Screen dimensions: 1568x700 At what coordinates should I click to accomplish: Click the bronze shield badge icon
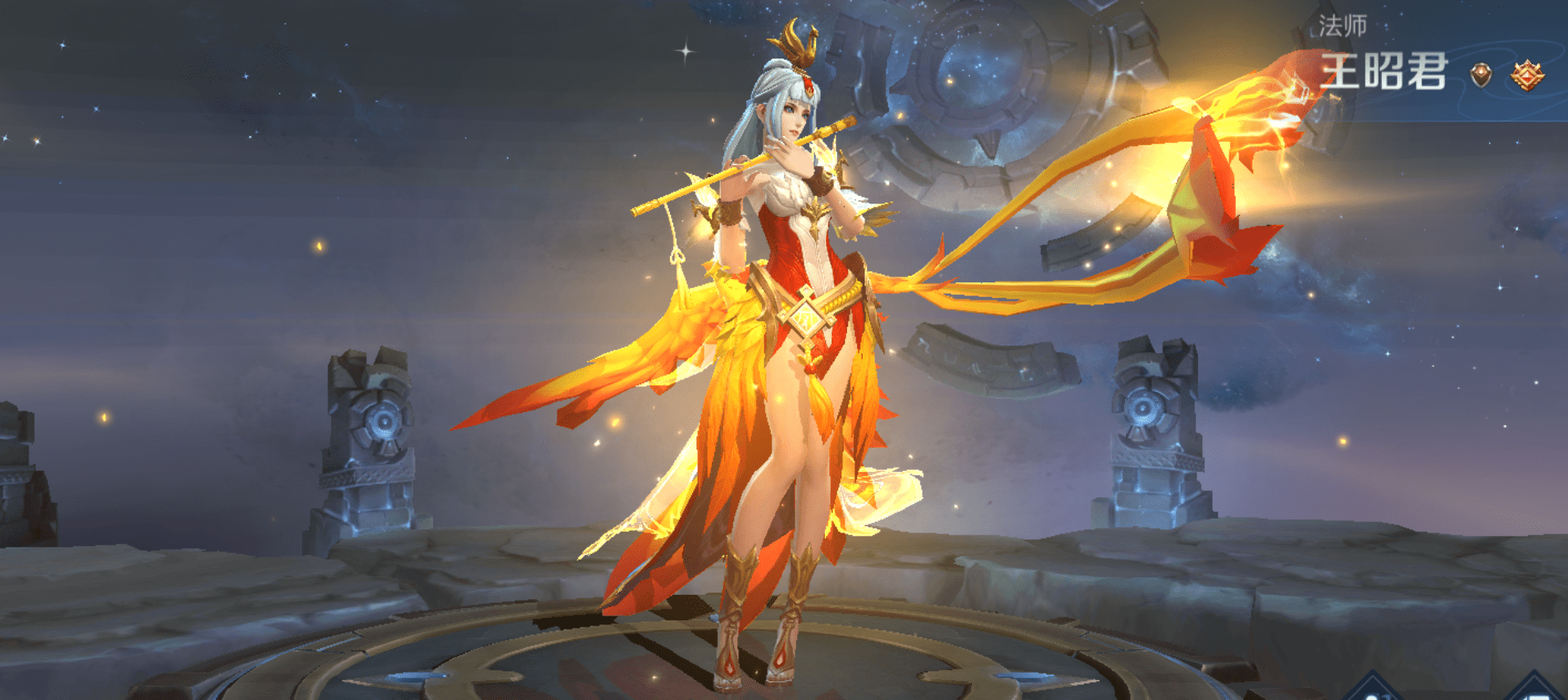point(1481,75)
